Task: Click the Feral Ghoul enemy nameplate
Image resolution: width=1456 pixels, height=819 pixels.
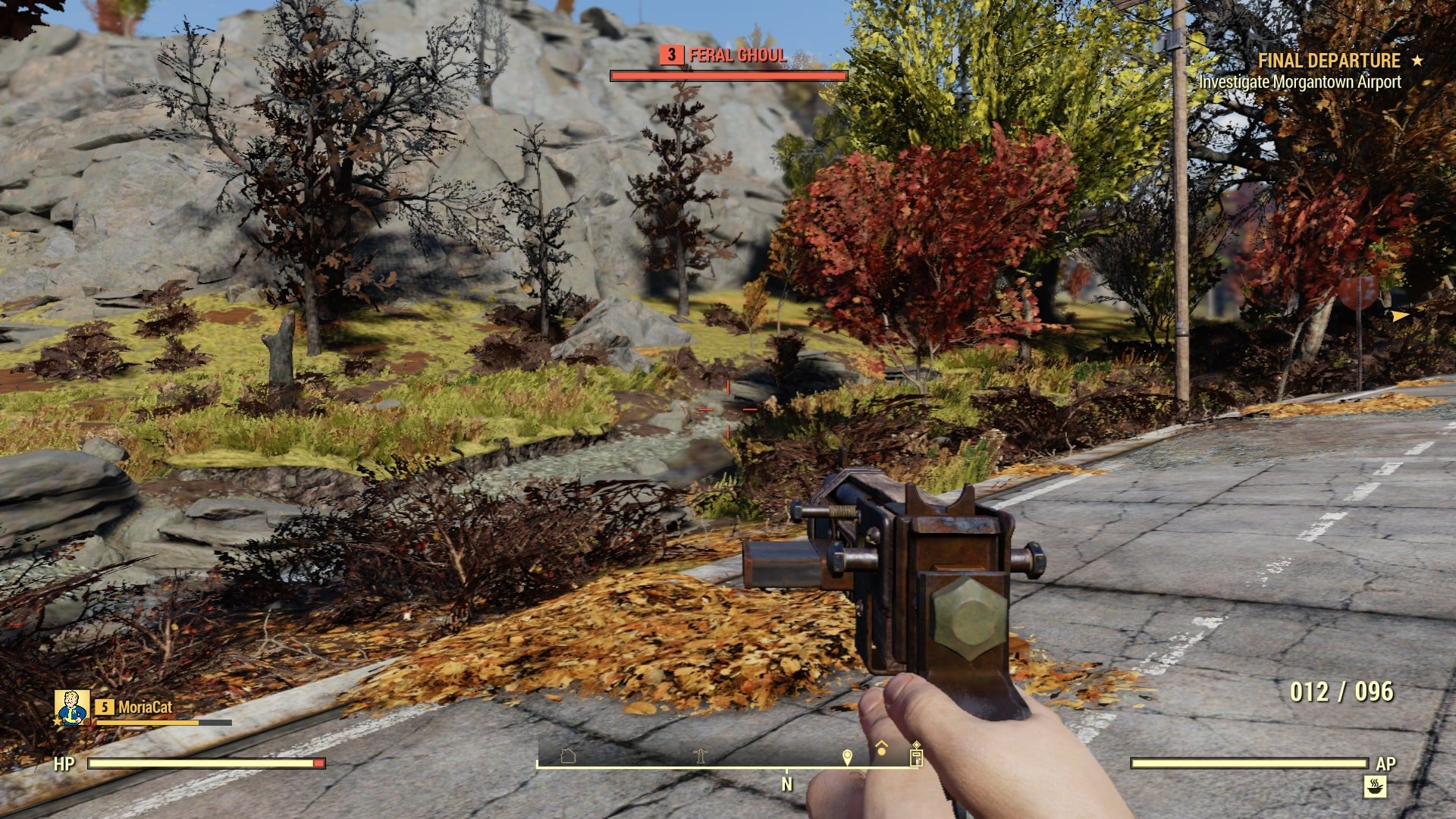Action: click(728, 55)
